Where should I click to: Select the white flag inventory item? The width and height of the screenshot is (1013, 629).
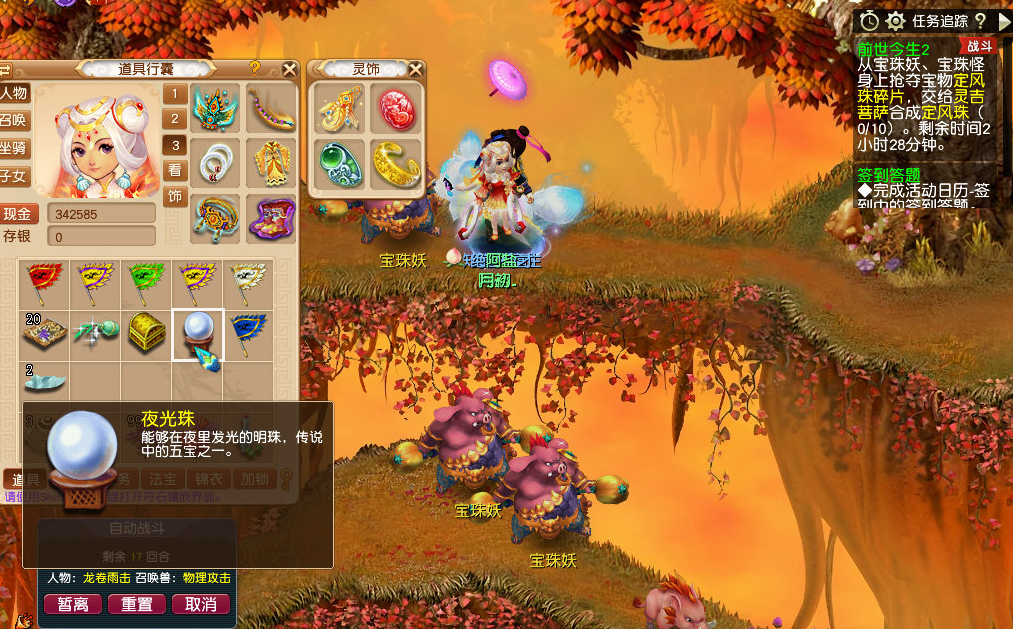[245, 283]
